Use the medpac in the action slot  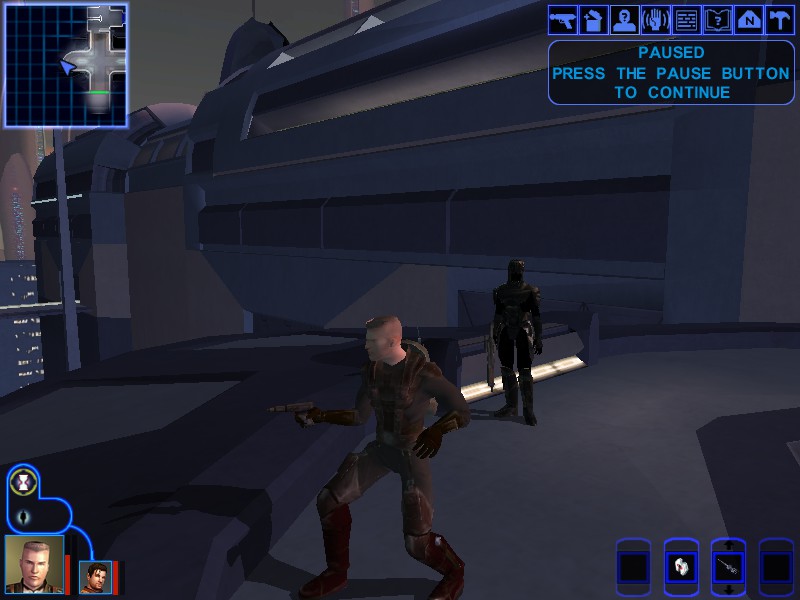(681, 568)
